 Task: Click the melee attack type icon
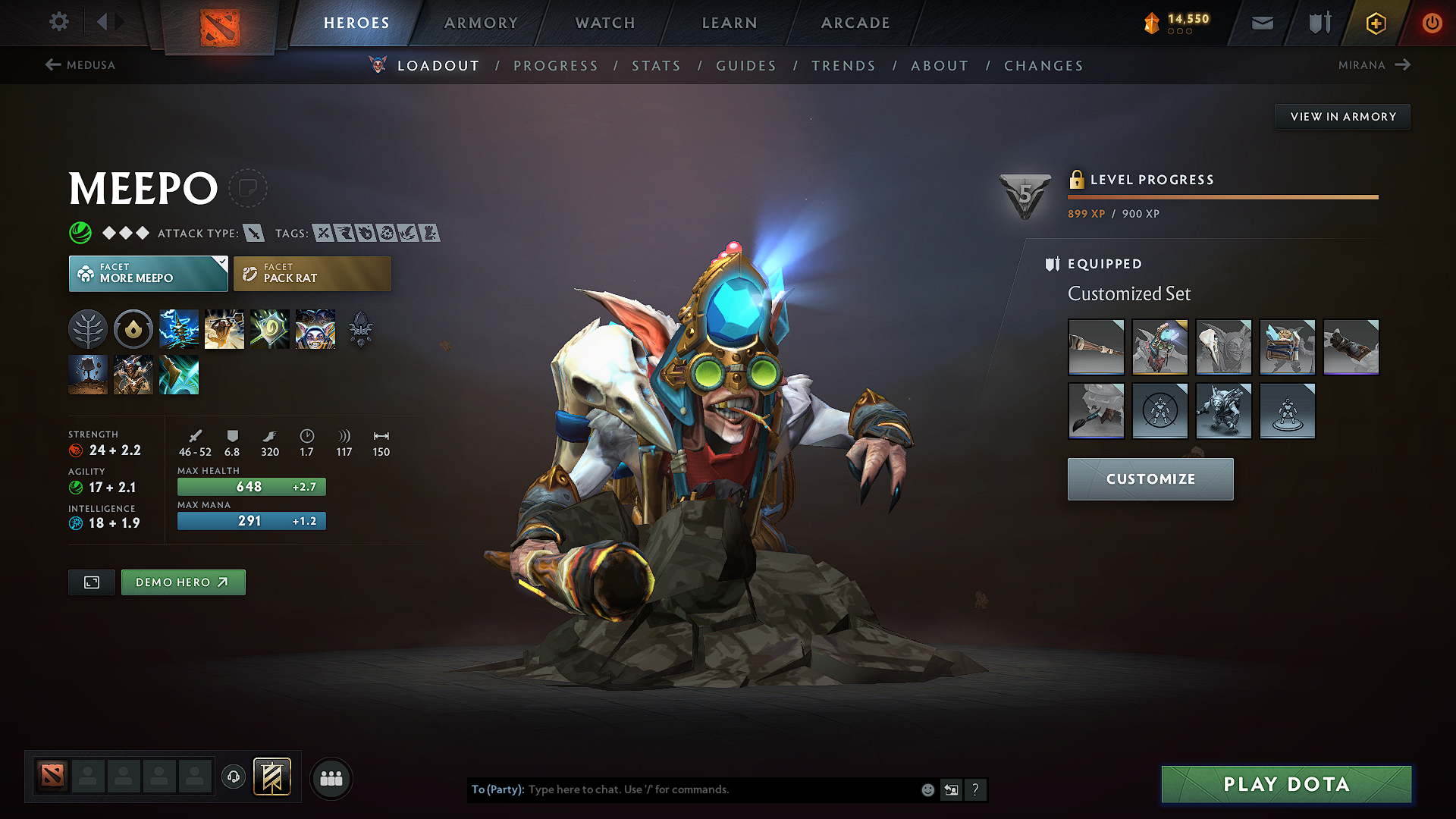coord(255,233)
